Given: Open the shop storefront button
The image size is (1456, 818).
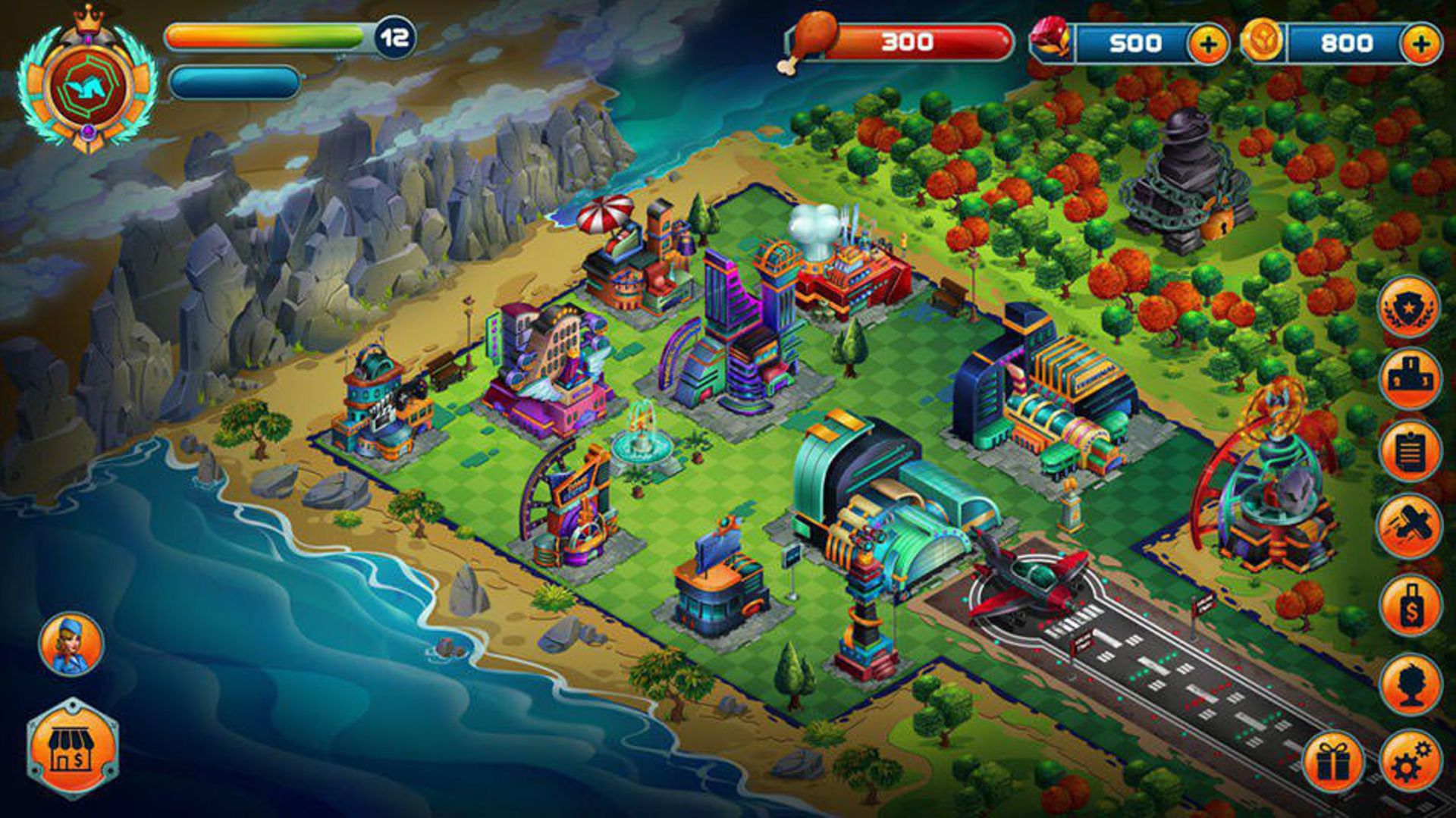Looking at the screenshot, I should (x=73, y=749).
